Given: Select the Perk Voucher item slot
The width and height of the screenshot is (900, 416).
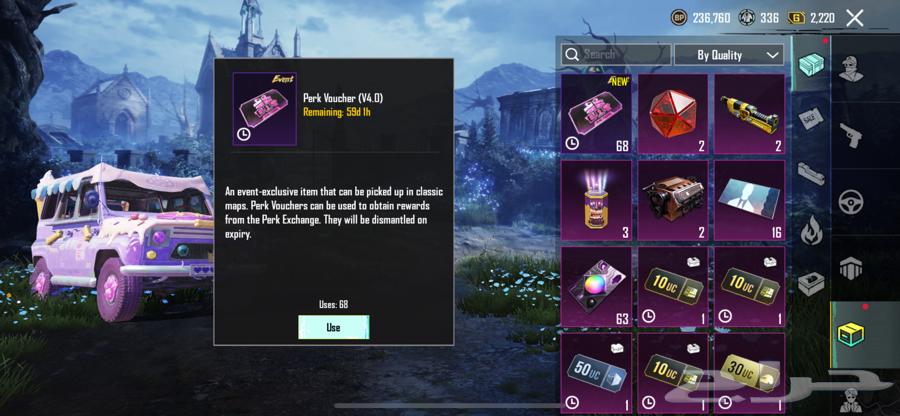Looking at the screenshot, I should [597, 113].
